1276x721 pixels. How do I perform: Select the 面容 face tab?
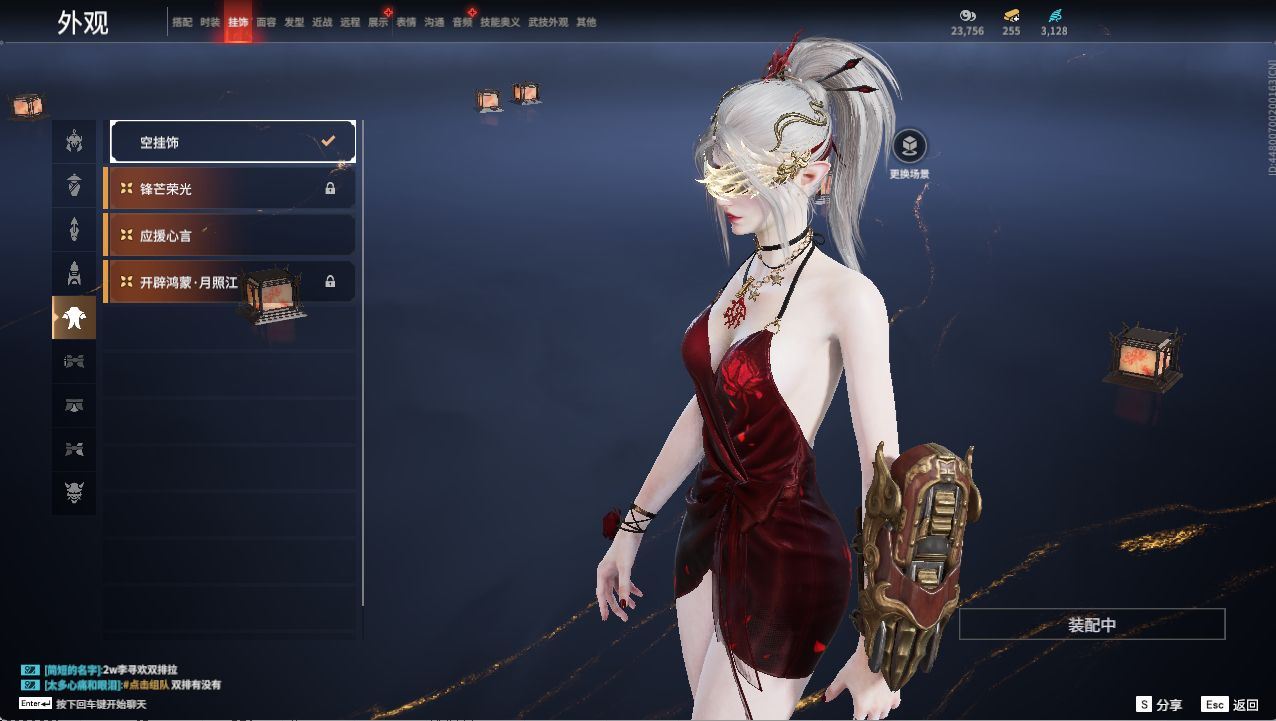(x=266, y=22)
